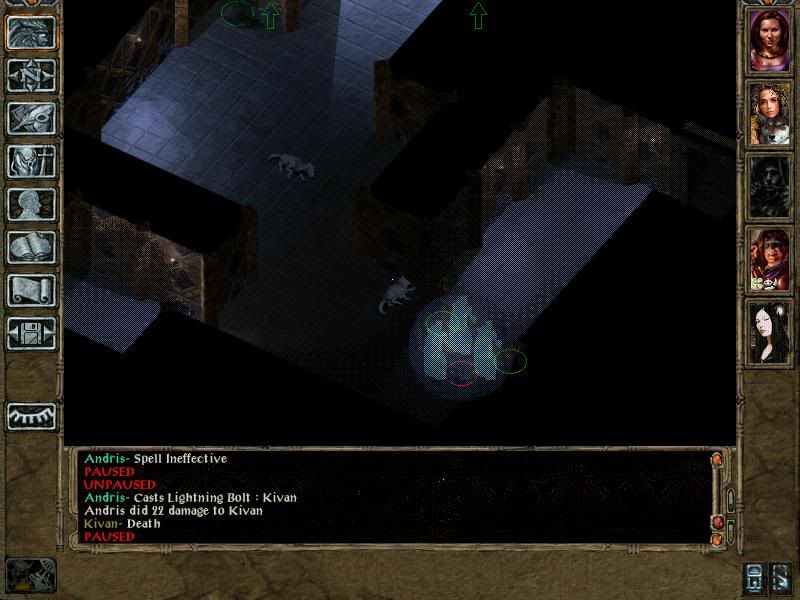Click the dialog log scroll-down gem

[x=716, y=539]
